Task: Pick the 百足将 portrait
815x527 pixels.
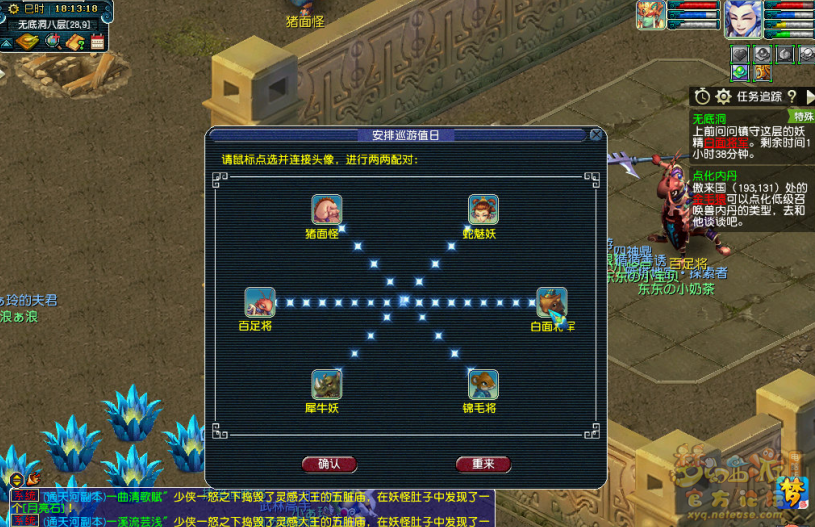Action: click(x=260, y=302)
